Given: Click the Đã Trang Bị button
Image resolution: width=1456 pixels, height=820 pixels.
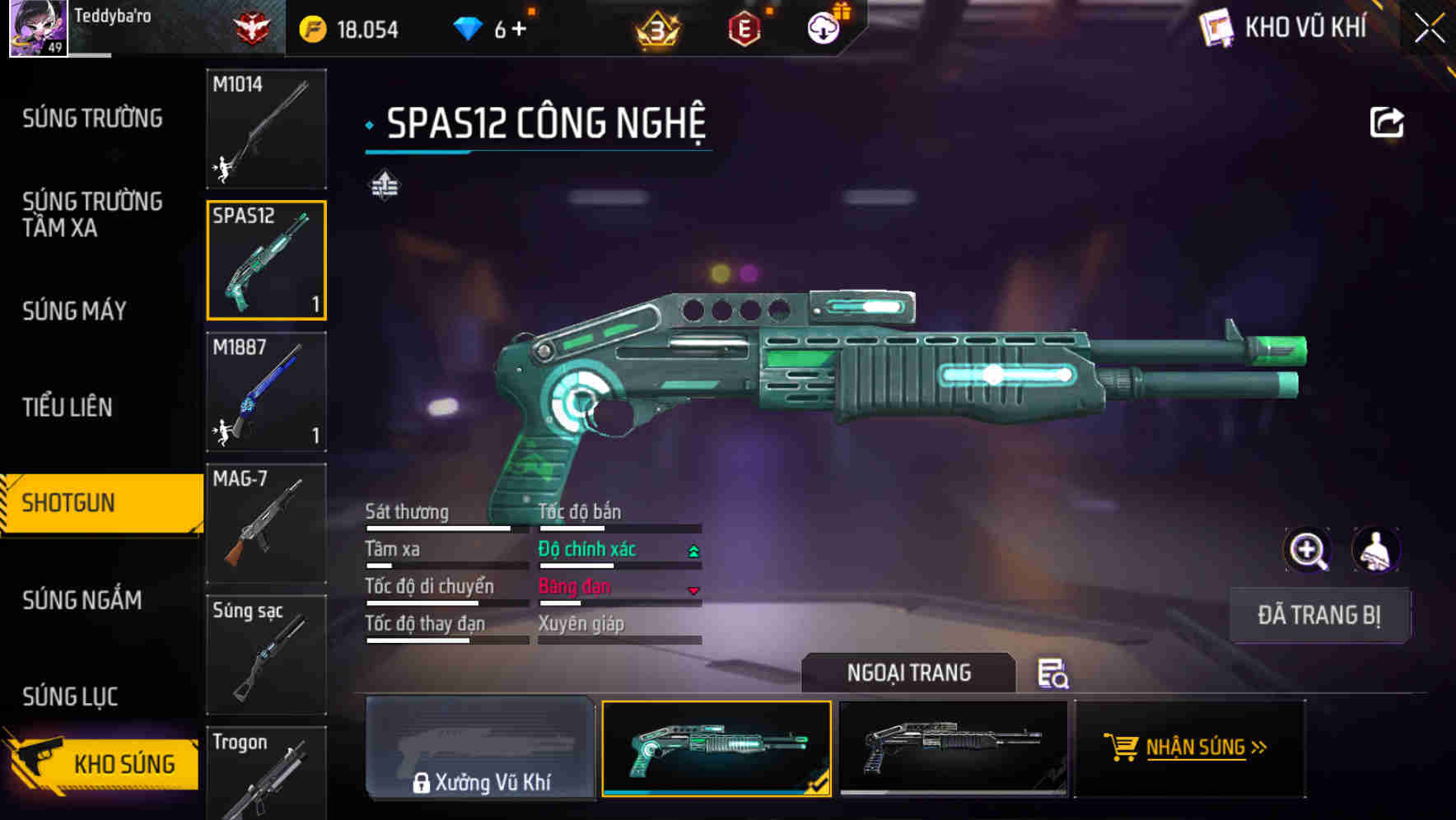Looking at the screenshot, I should tap(1319, 615).
